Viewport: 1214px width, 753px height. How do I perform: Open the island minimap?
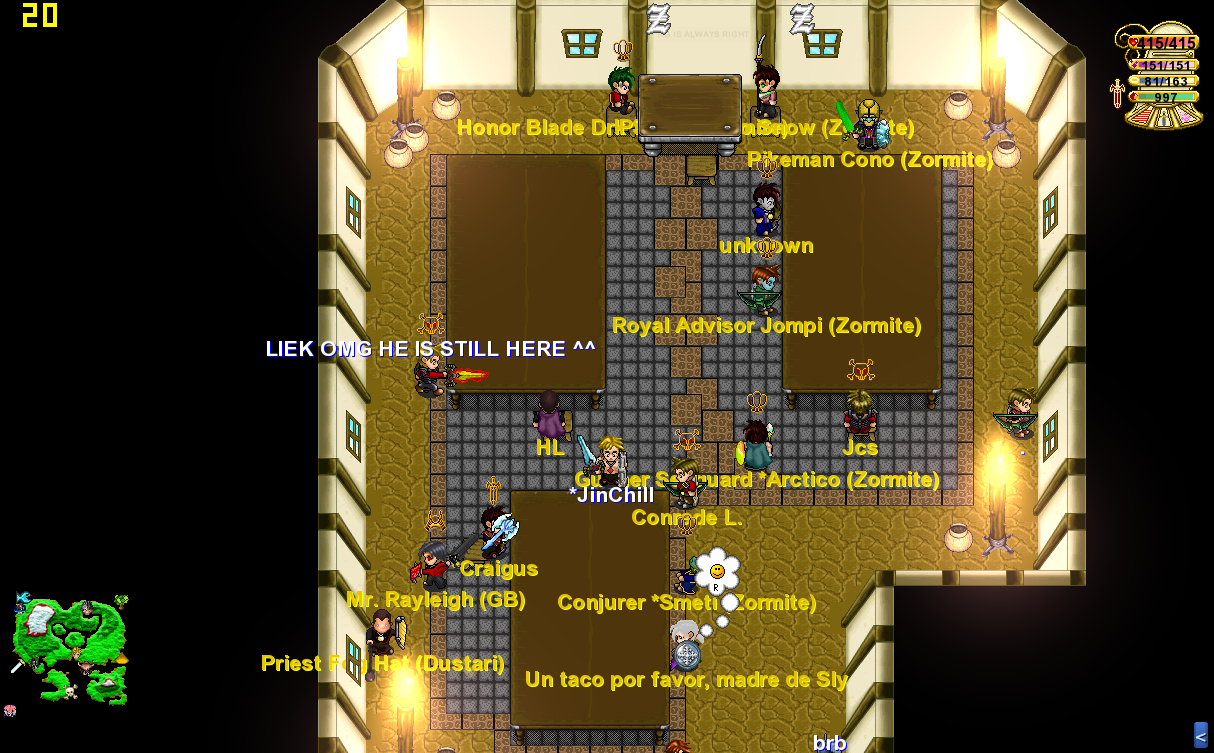(69, 647)
